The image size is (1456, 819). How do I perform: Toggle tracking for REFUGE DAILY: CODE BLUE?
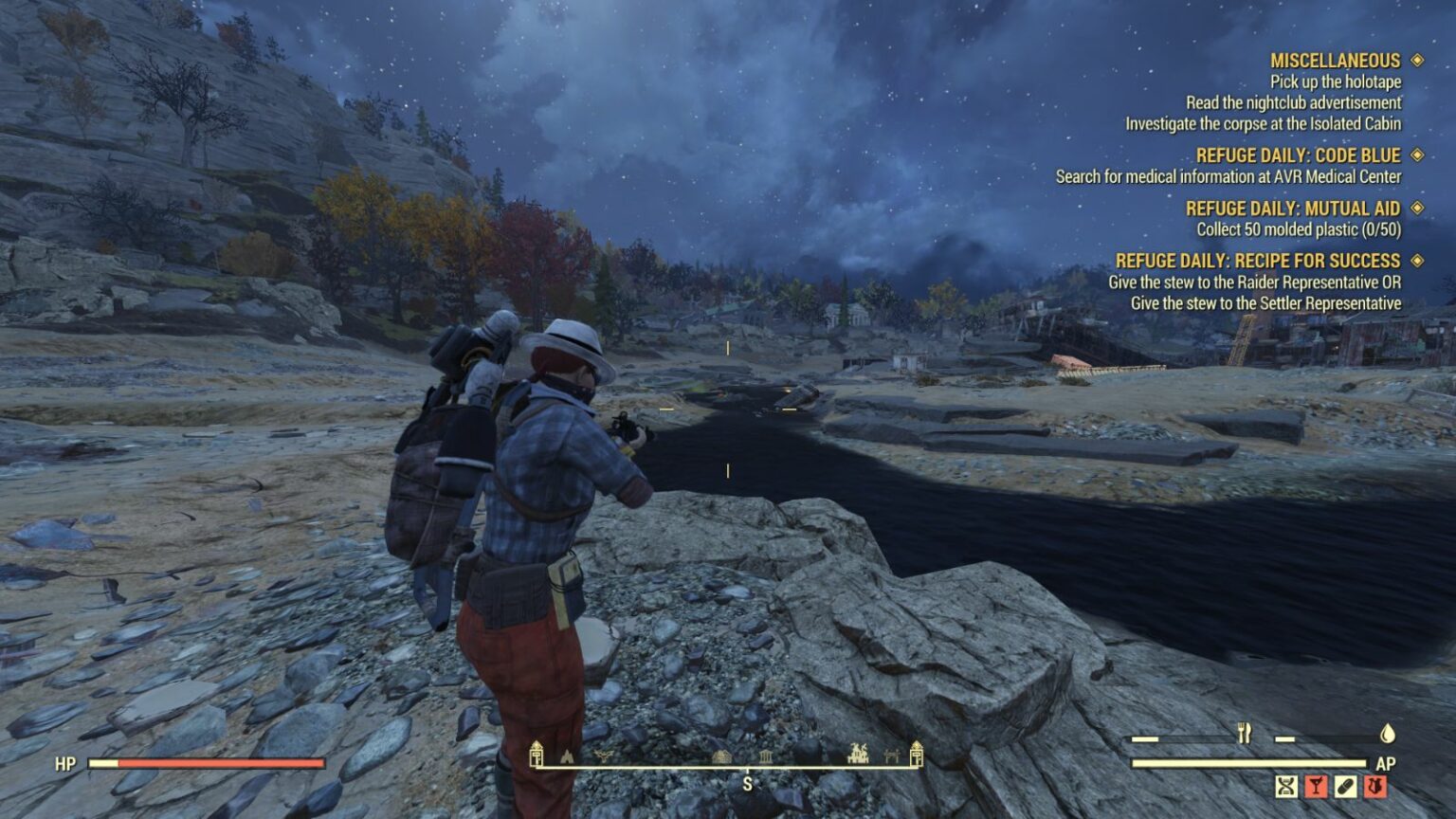pos(1417,155)
